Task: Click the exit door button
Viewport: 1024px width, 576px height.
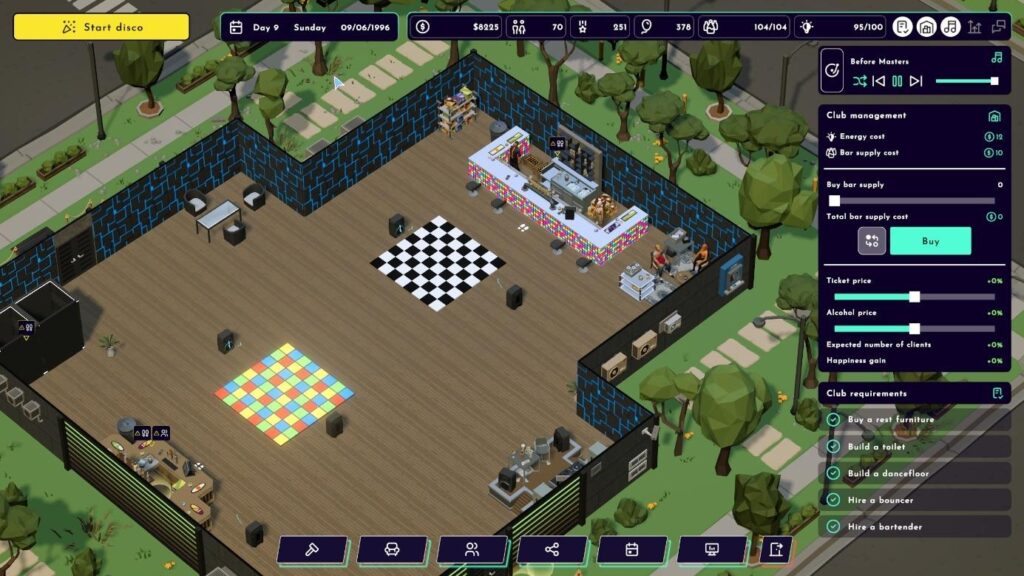Action: [x=775, y=549]
